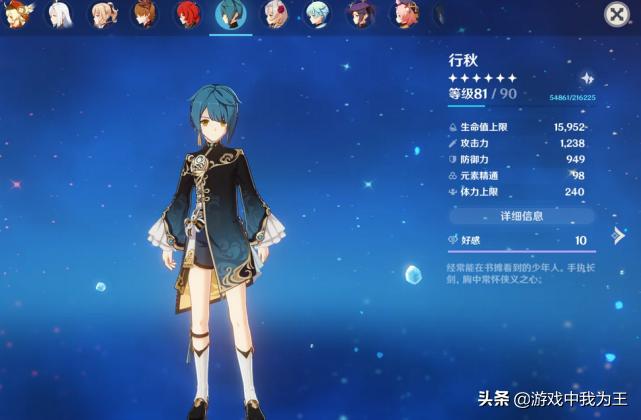Choose the long white-haired character portrait
The height and width of the screenshot is (420, 641).
tap(59, 13)
